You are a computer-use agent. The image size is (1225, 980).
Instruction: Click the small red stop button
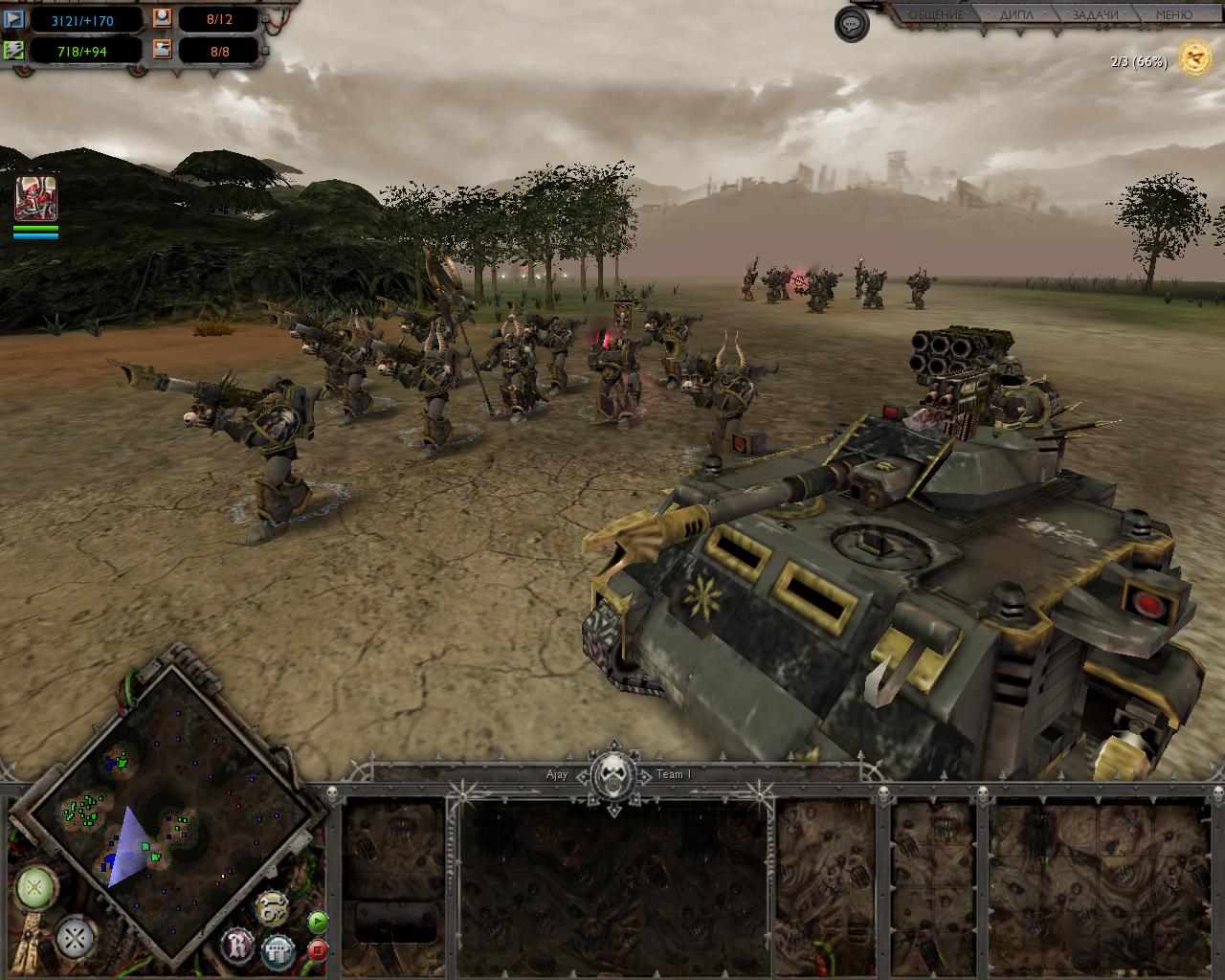(318, 950)
